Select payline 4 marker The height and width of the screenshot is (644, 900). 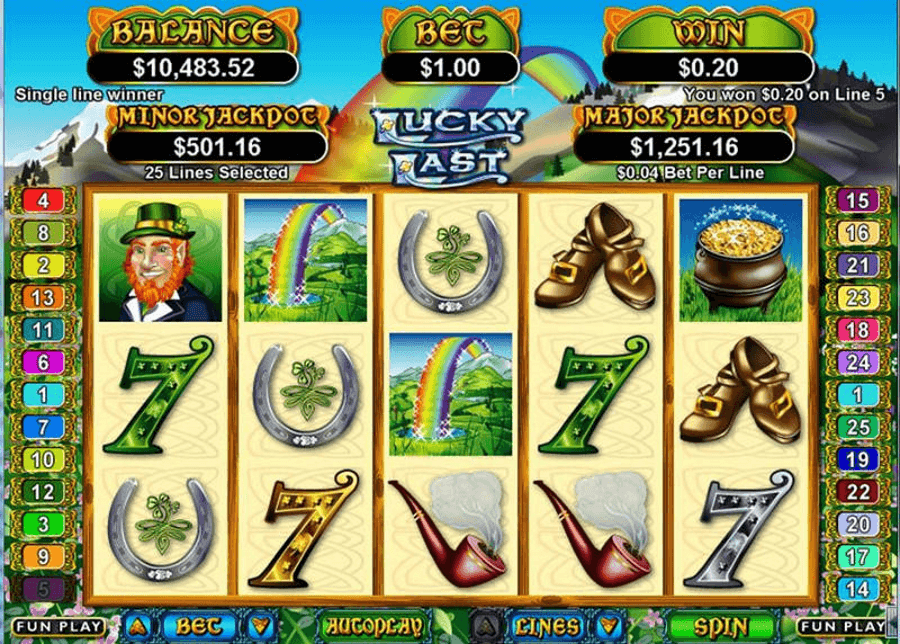tap(42, 200)
